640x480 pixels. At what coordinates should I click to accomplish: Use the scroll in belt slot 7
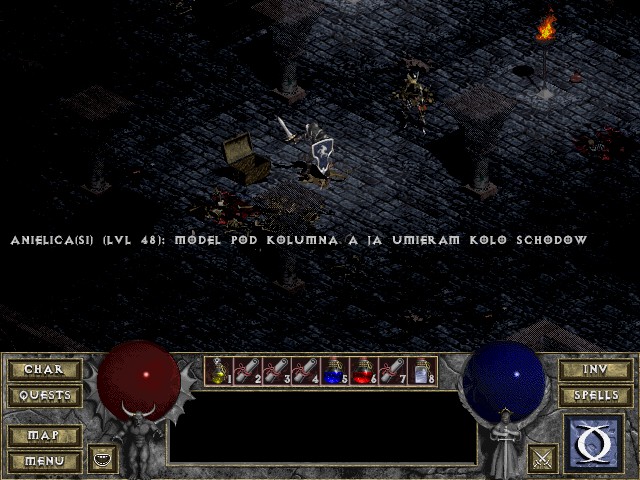tap(393, 371)
